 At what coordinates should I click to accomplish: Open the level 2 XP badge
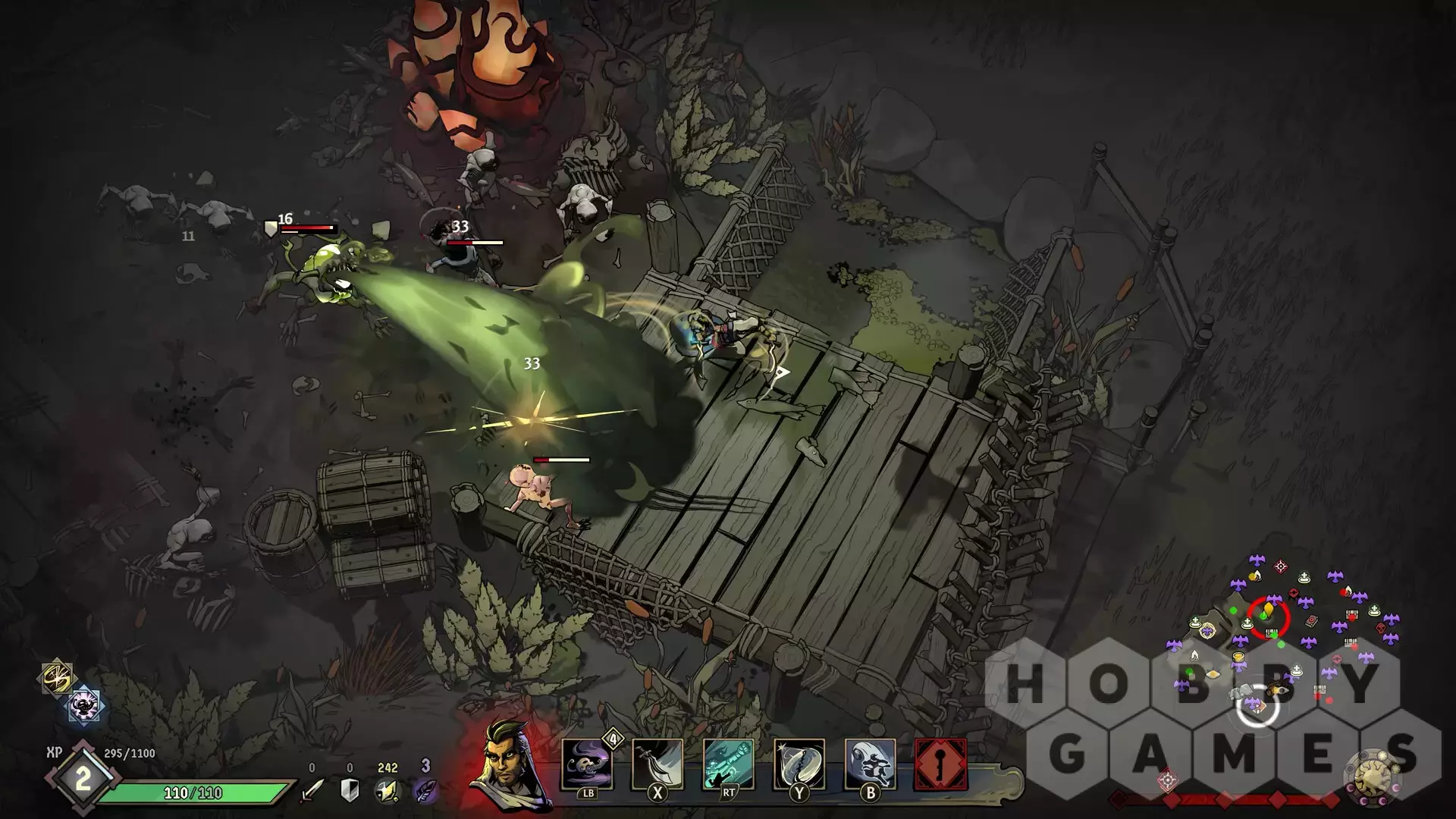(82, 779)
